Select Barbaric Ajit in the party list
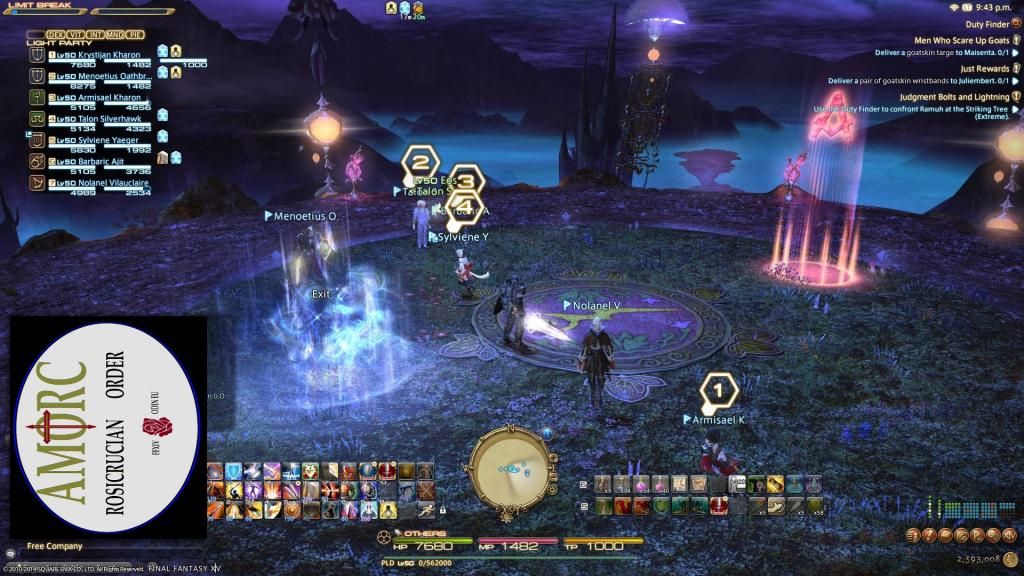The width and height of the screenshot is (1024, 576). point(100,161)
